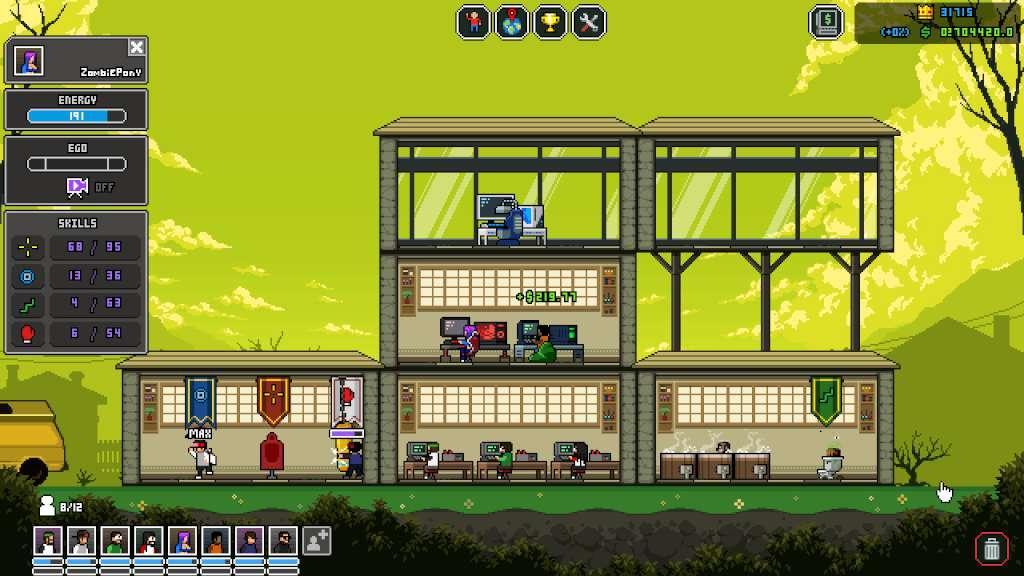1024x576 pixels.
Task: Select the green-shirt player portrait
Action: click(x=114, y=542)
